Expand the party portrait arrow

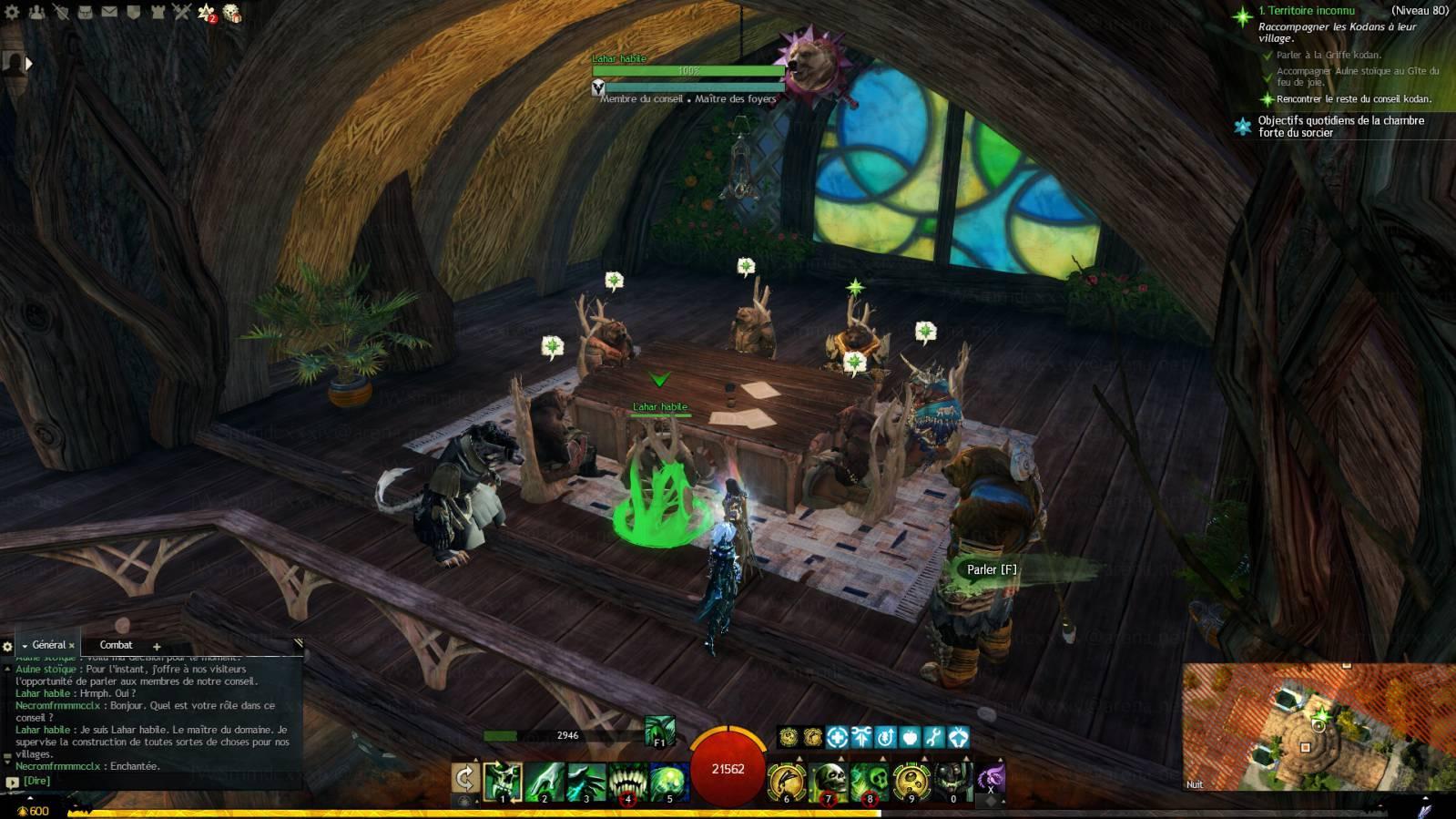point(28,63)
